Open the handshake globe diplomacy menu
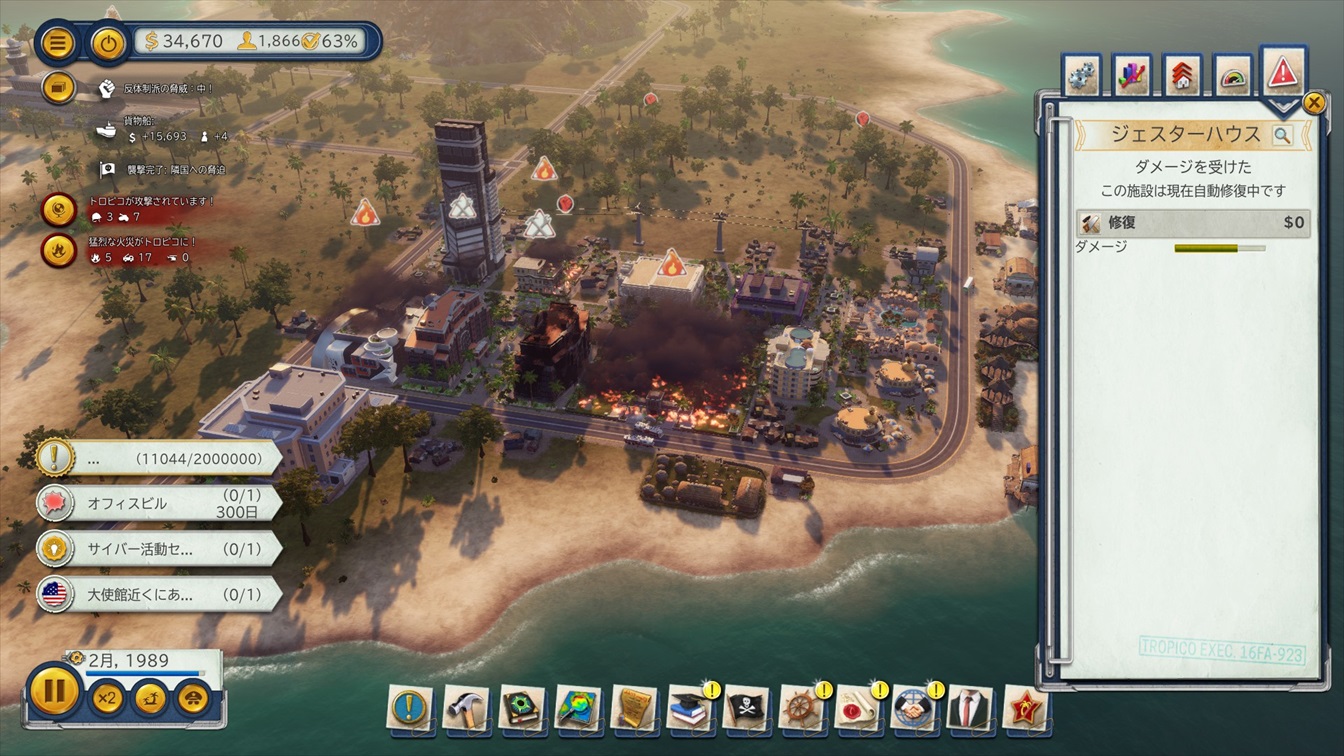The width and height of the screenshot is (1344, 756). (913, 707)
